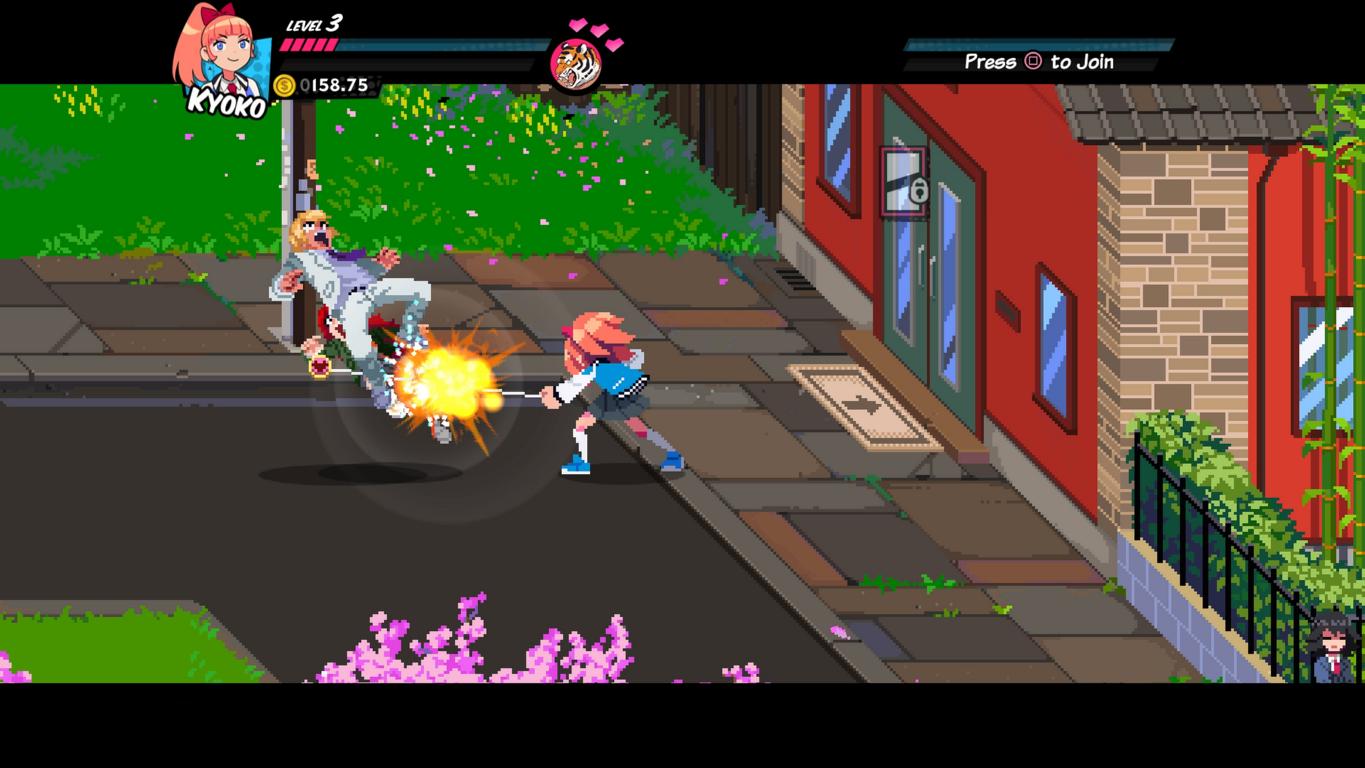1365x768 pixels.
Task: Select the tiger recruit icon
Action: pyautogui.click(x=575, y=63)
